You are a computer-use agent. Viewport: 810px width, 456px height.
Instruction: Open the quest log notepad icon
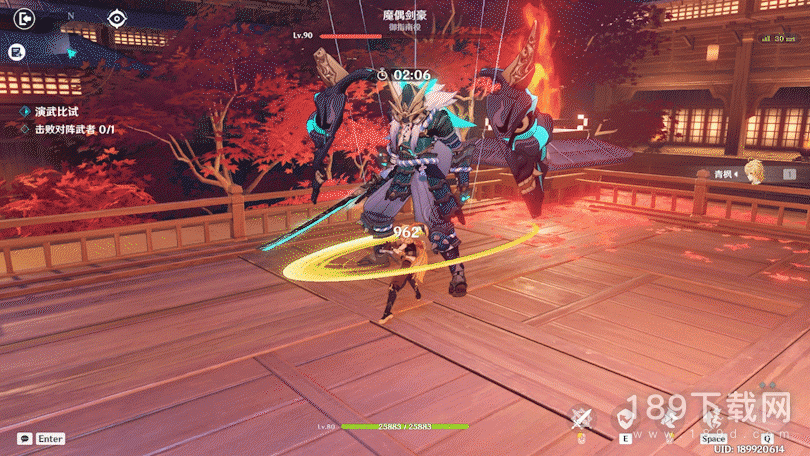[17, 51]
